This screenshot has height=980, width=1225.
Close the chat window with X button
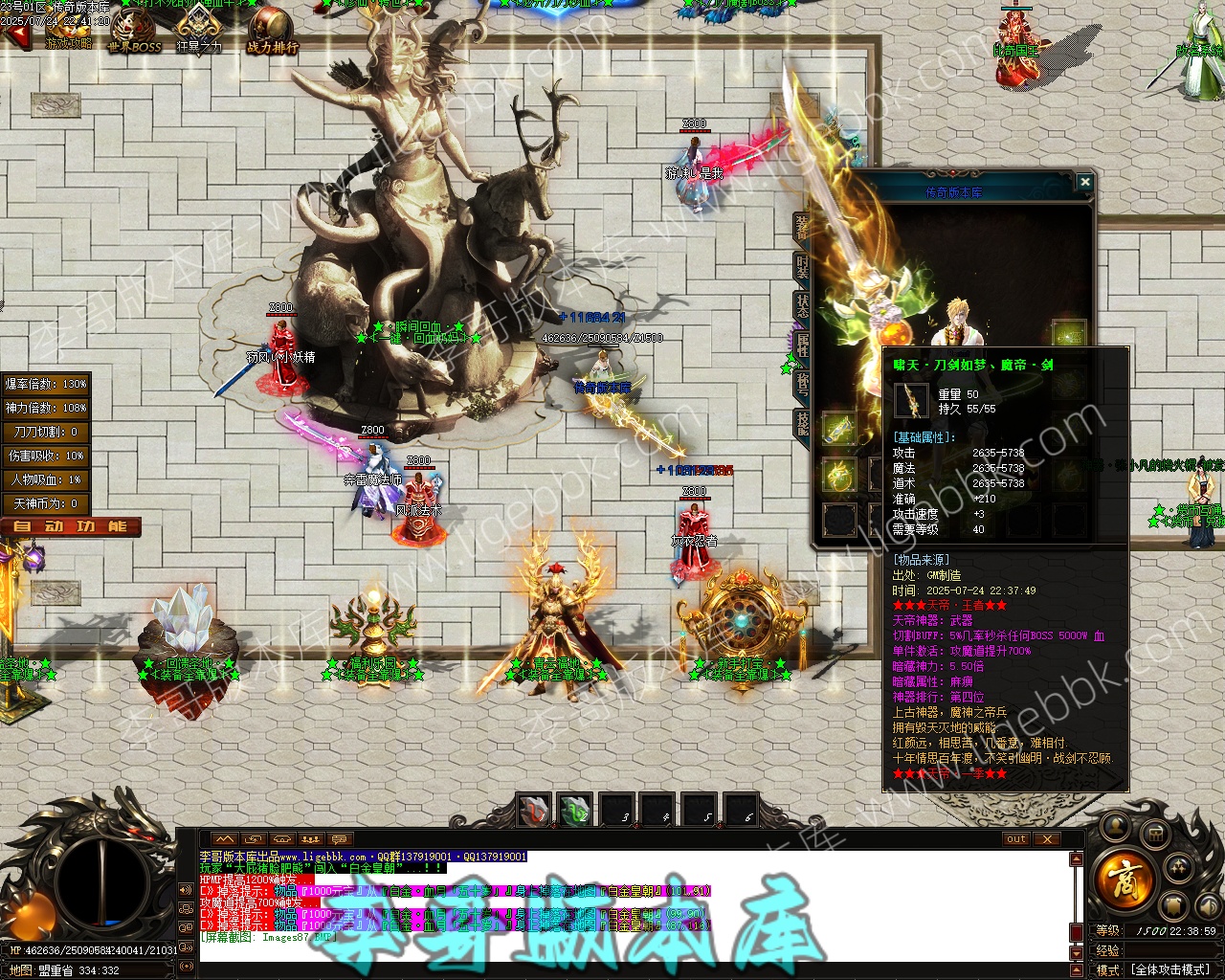[x=1048, y=839]
